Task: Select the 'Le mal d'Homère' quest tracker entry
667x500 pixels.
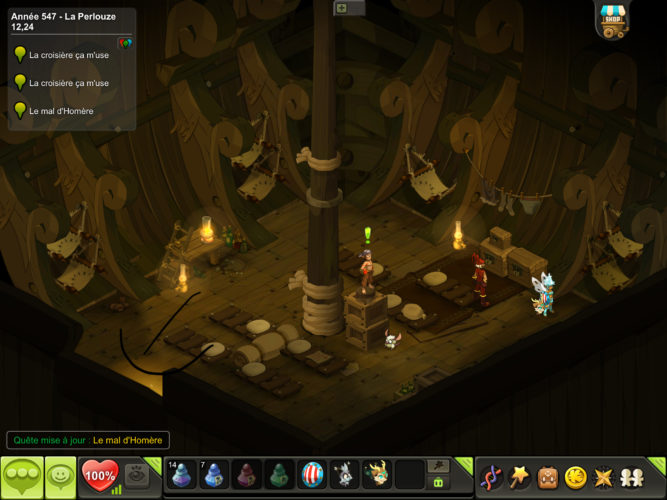Action: pos(61,111)
